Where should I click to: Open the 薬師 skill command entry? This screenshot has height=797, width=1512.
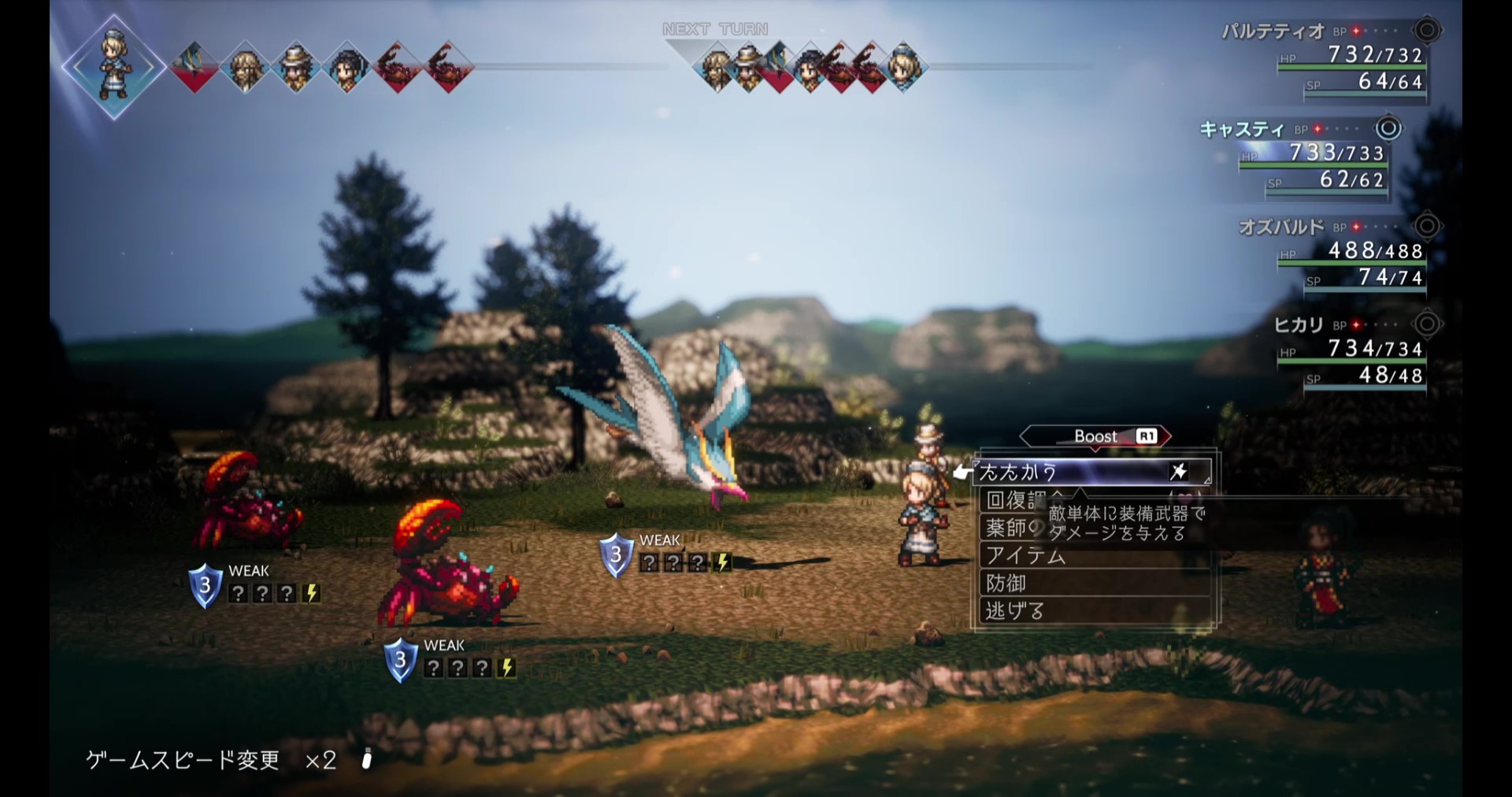tap(1010, 528)
